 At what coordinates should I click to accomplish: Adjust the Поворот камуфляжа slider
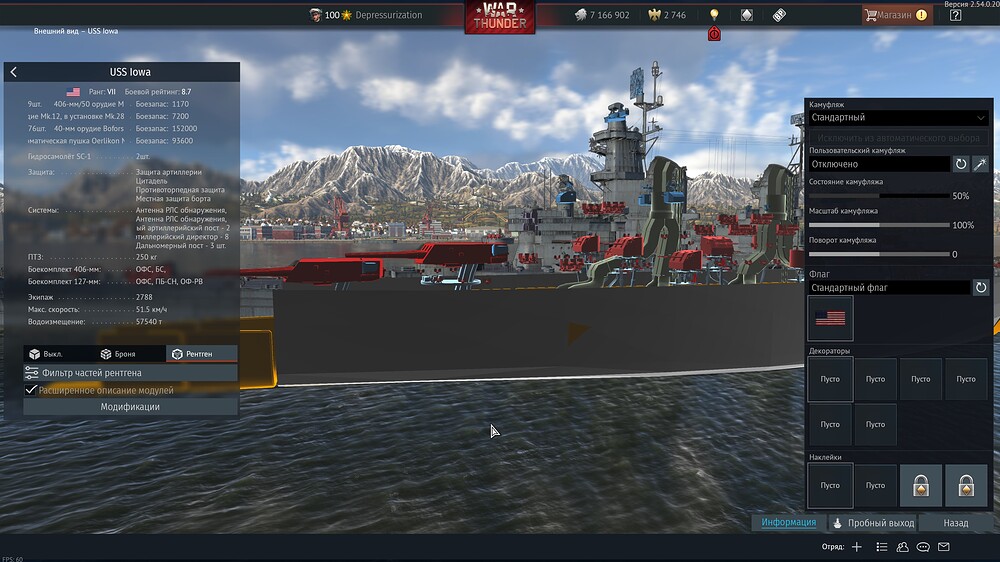click(879, 254)
